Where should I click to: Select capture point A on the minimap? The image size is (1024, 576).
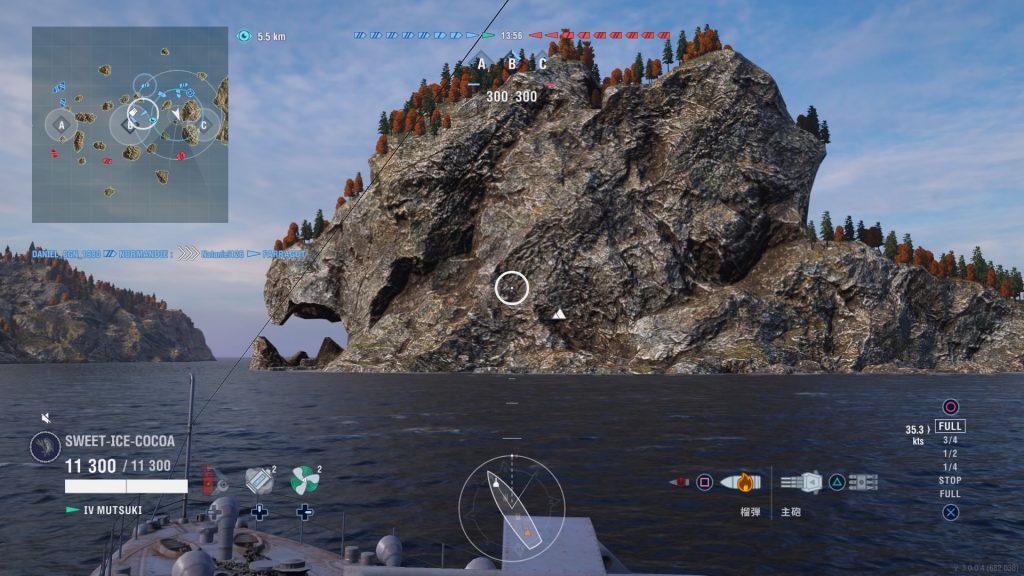click(x=61, y=125)
